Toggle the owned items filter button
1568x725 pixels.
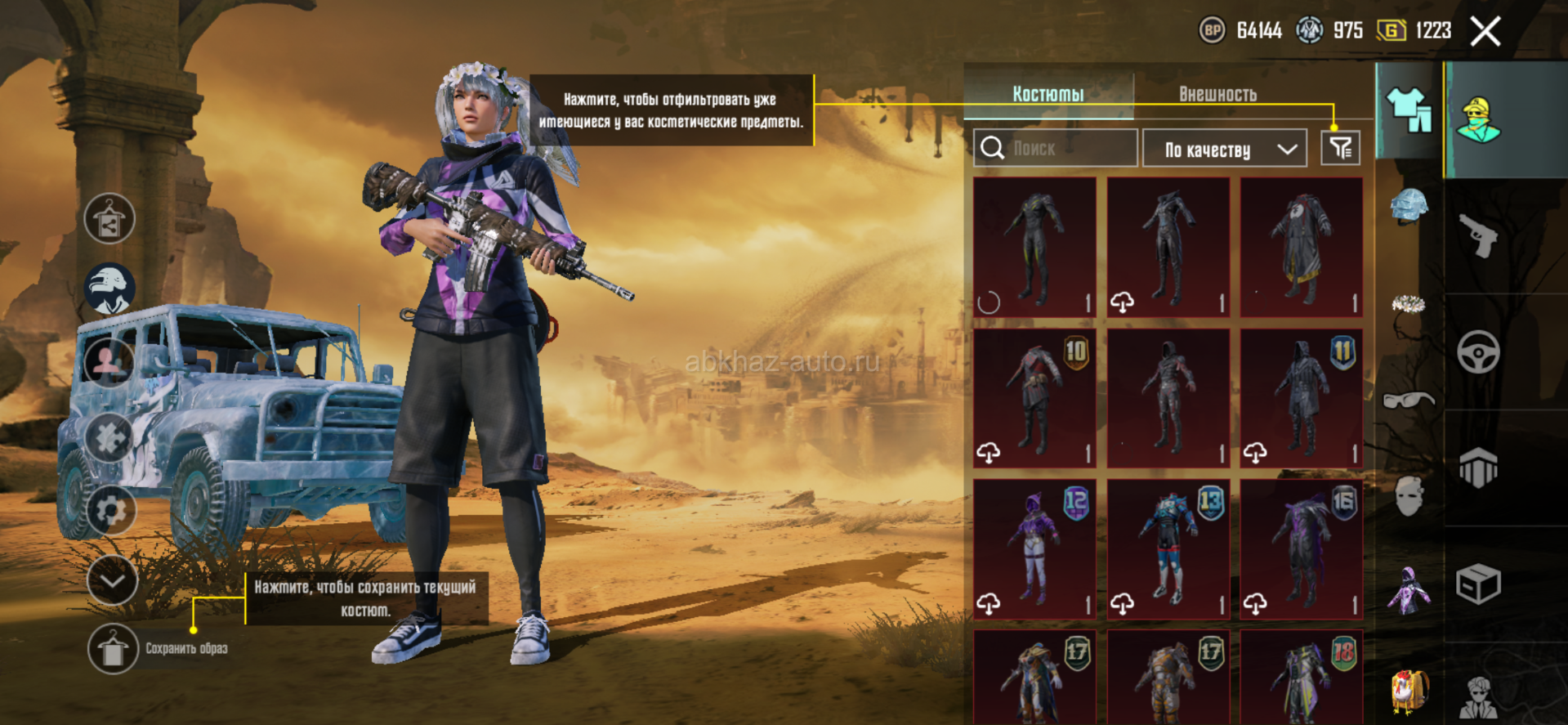tap(1340, 148)
